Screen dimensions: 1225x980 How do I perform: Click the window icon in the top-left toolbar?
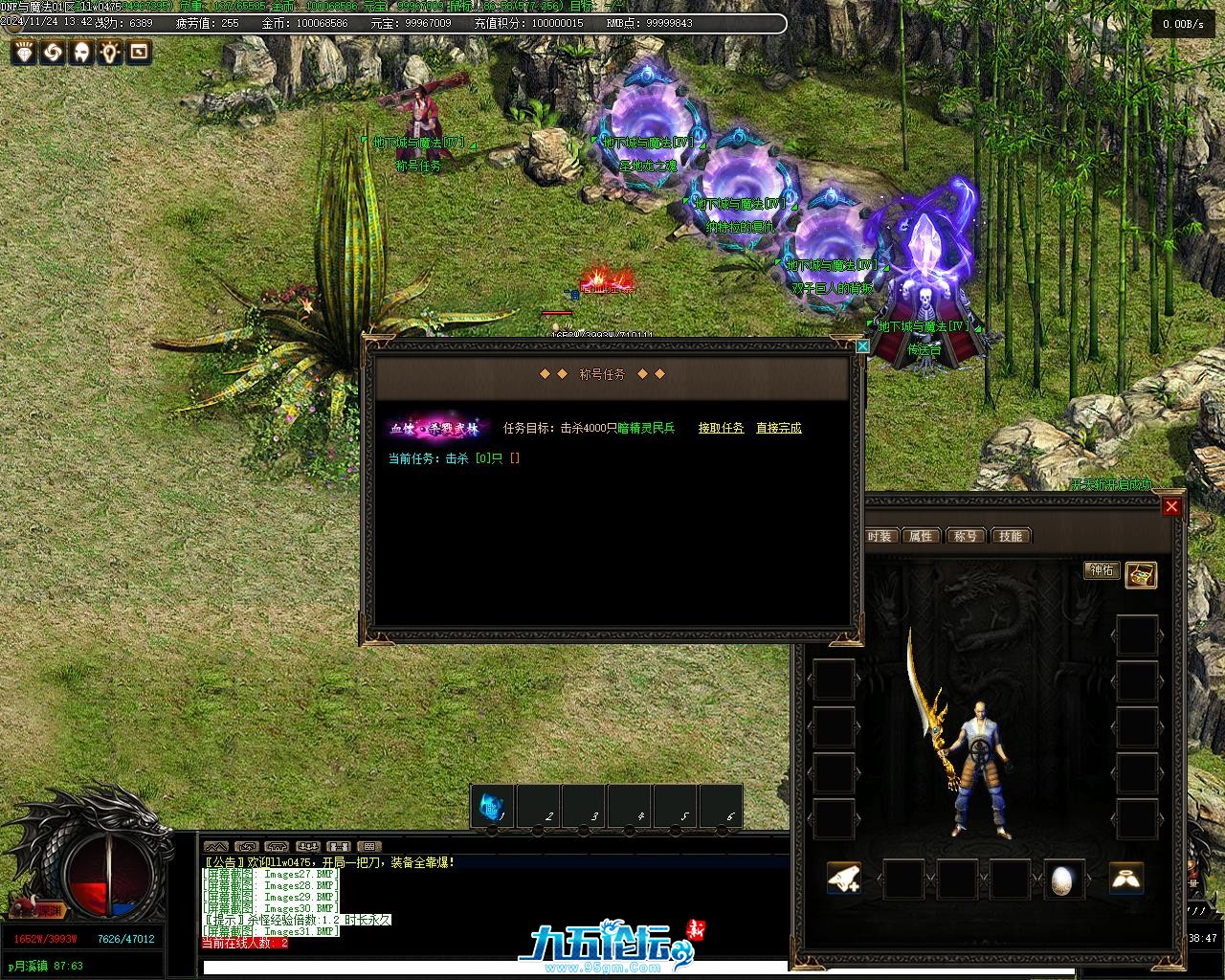click(x=139, y=52)
